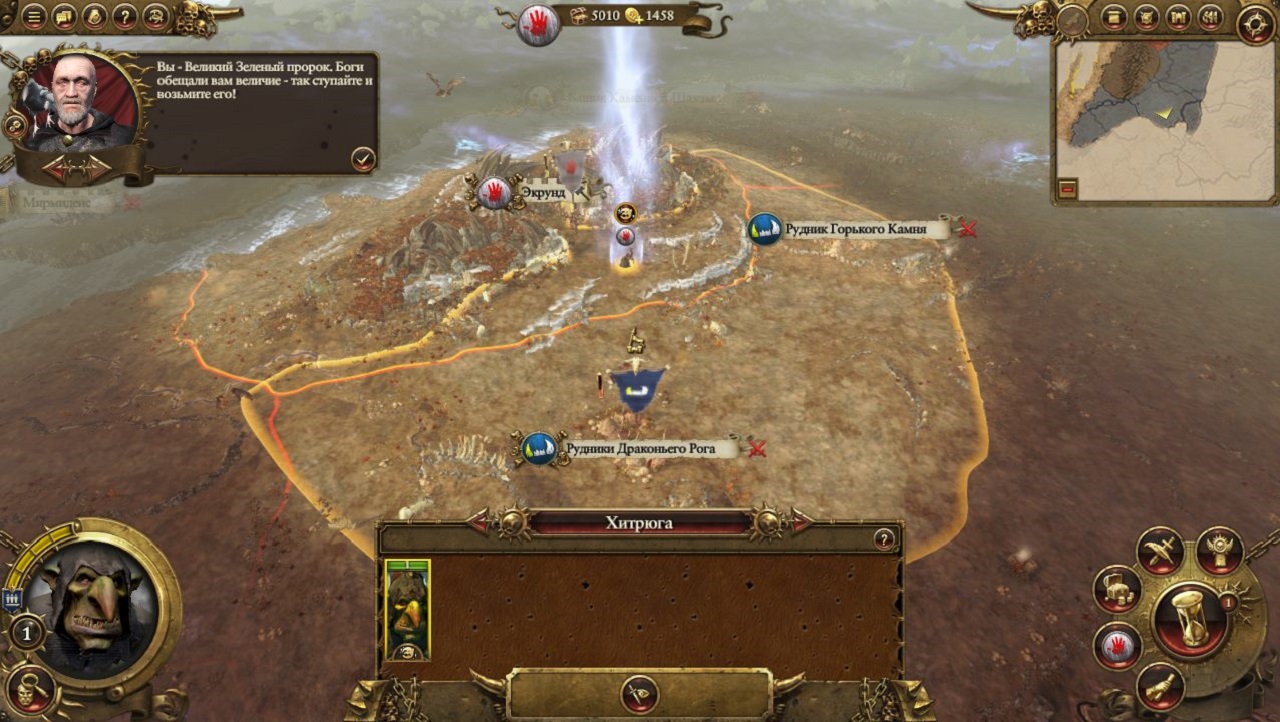This screenshot has height=722, width=1280.
Task: Switch to next lord with right arrow
Action: [800, 521]
